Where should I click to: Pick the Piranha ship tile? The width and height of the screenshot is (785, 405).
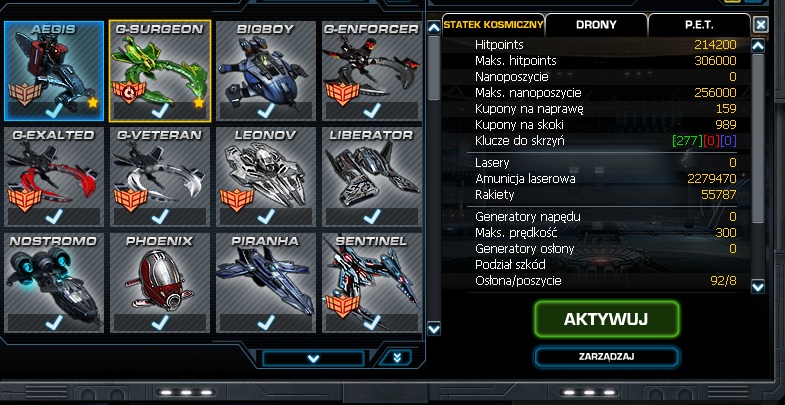tap(265, 281)
